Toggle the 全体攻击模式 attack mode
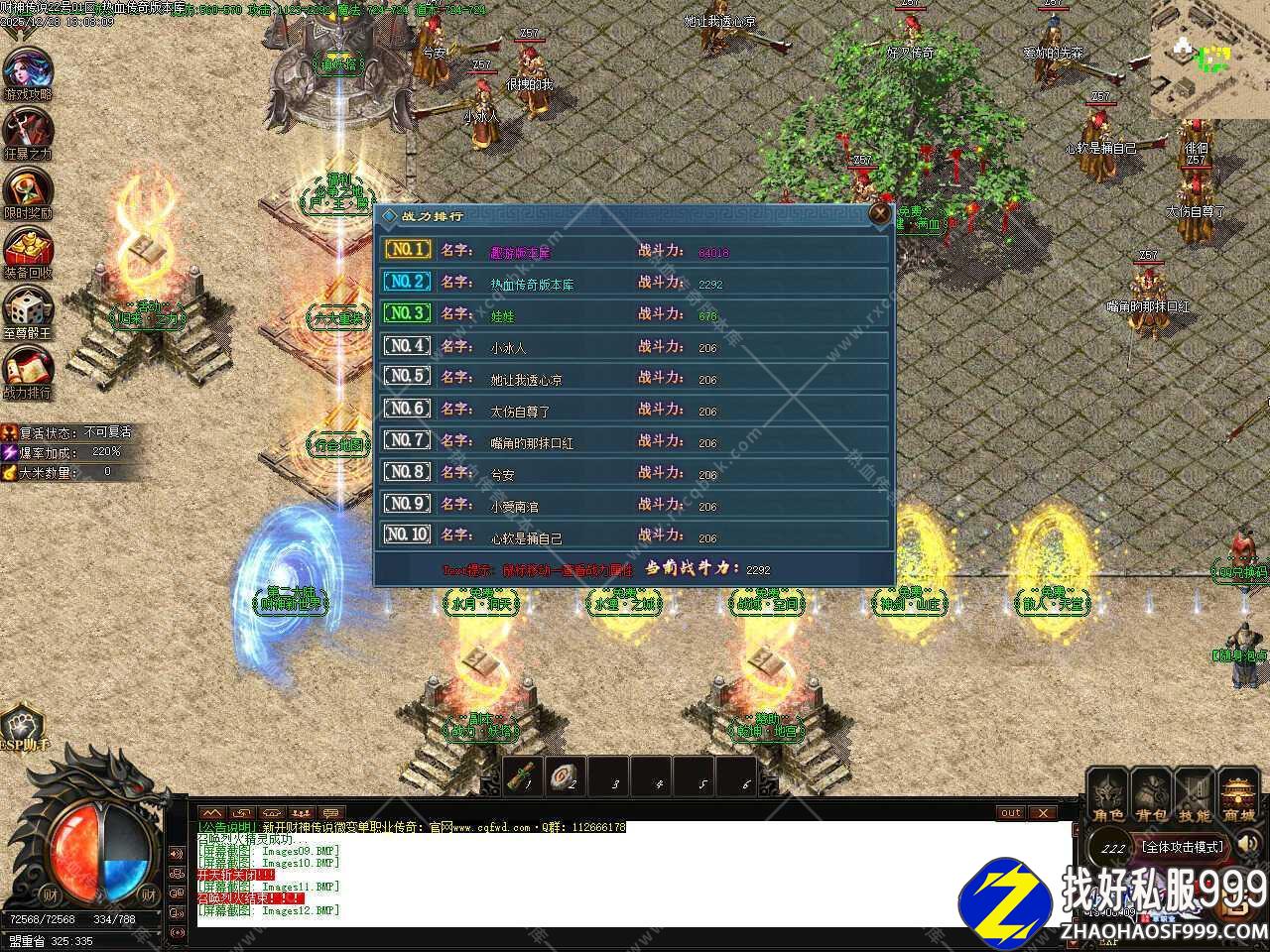The width and height of the screenshot is (1270, 952). [1183, 847]
